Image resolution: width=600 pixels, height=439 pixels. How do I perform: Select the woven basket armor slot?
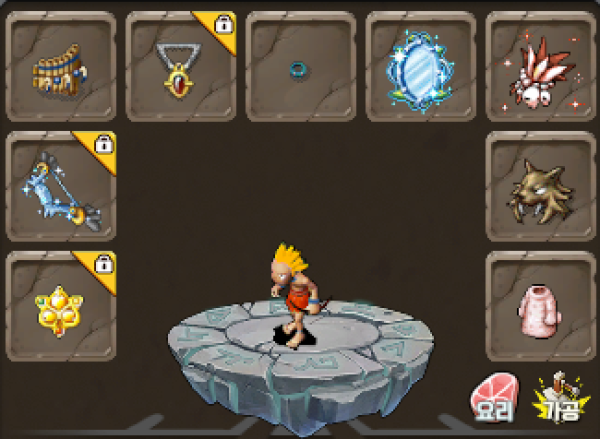(61, 66)
